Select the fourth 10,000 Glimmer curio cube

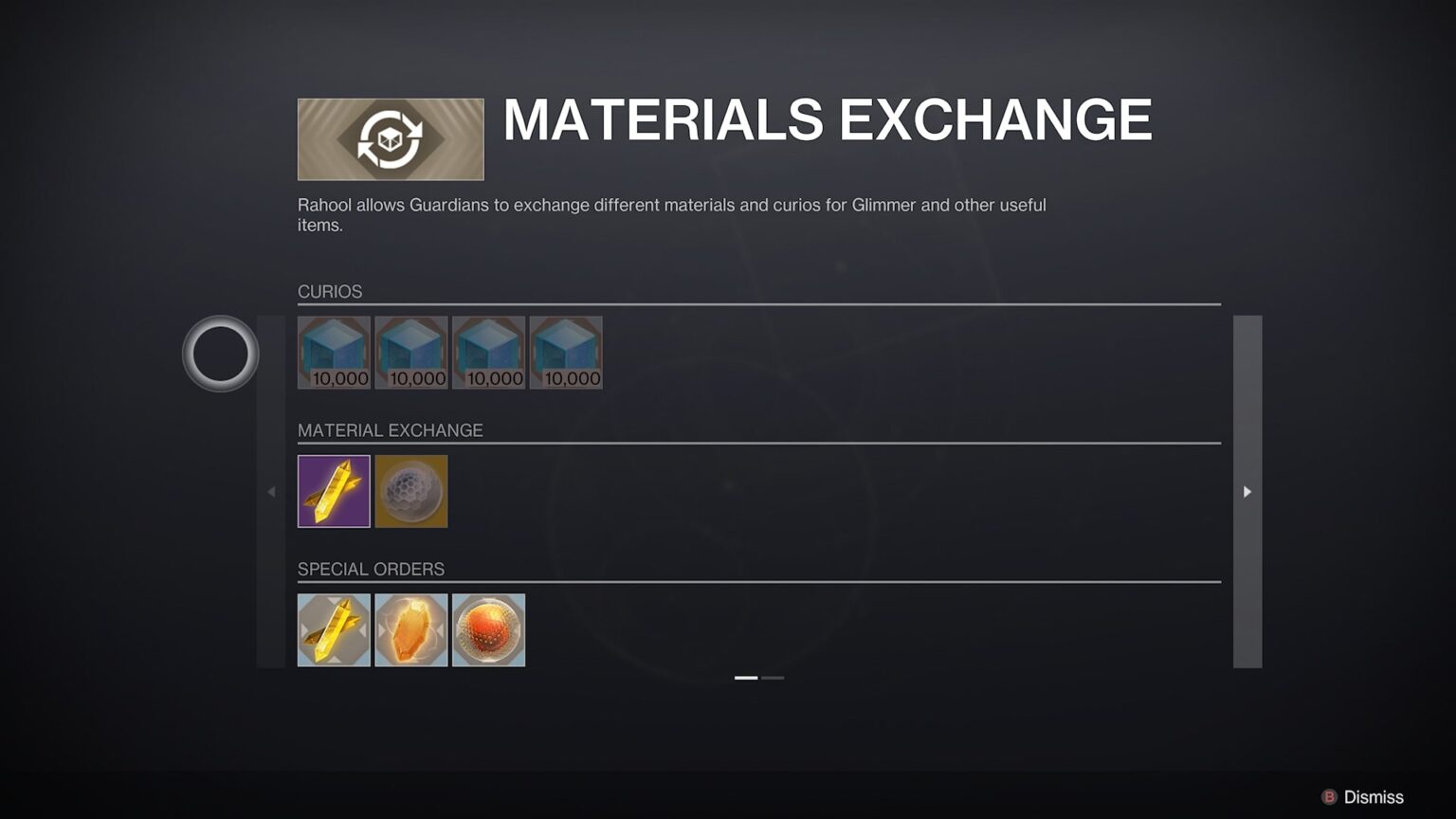point(566,352)
